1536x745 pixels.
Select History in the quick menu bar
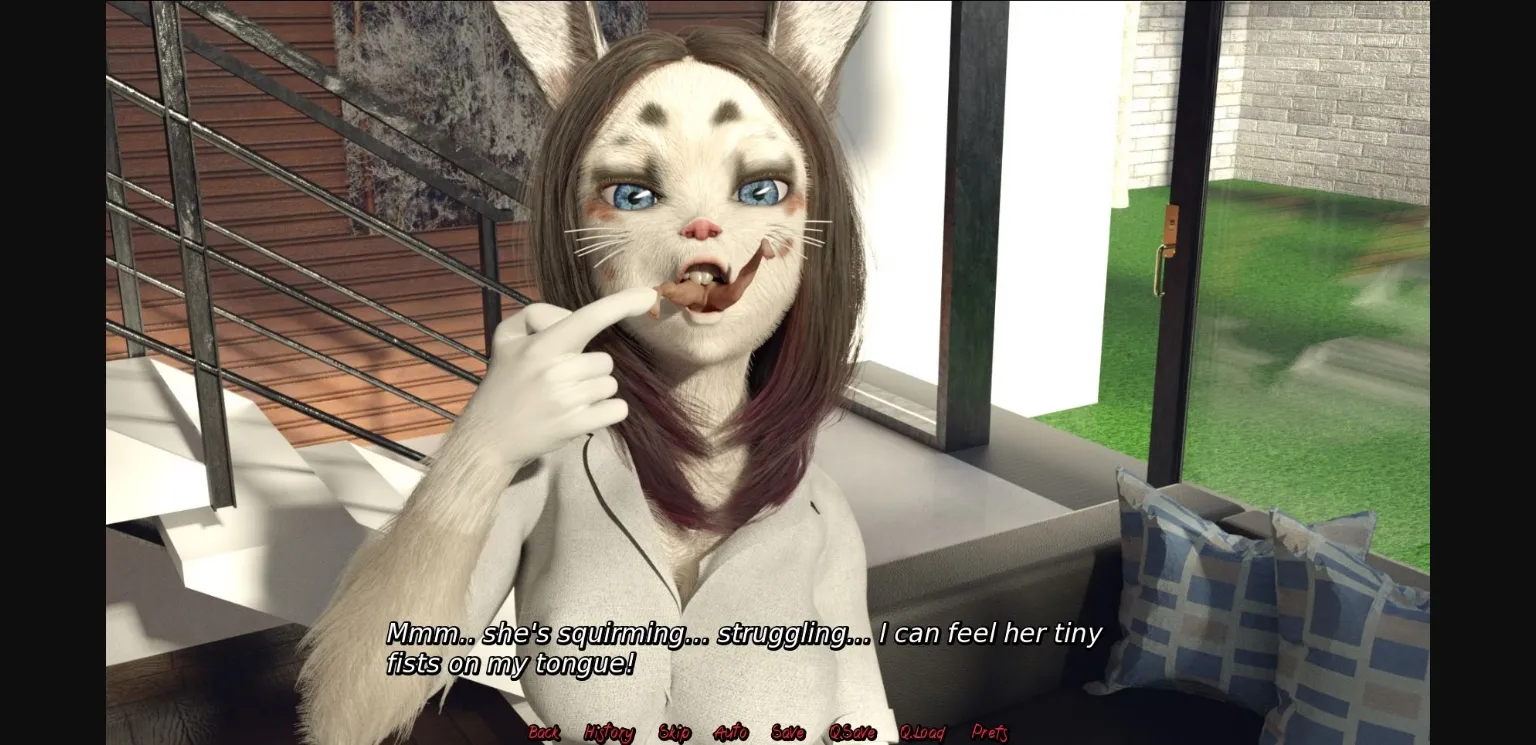[x=608, y=732]
